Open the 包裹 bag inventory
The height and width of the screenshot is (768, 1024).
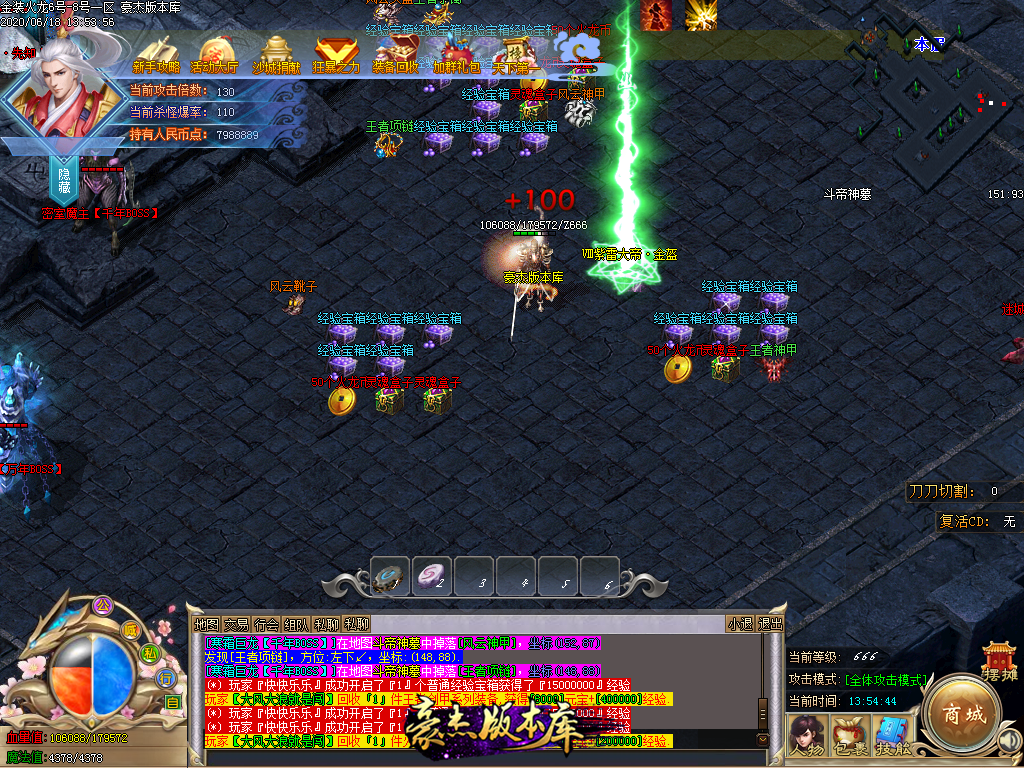point(849,735)
